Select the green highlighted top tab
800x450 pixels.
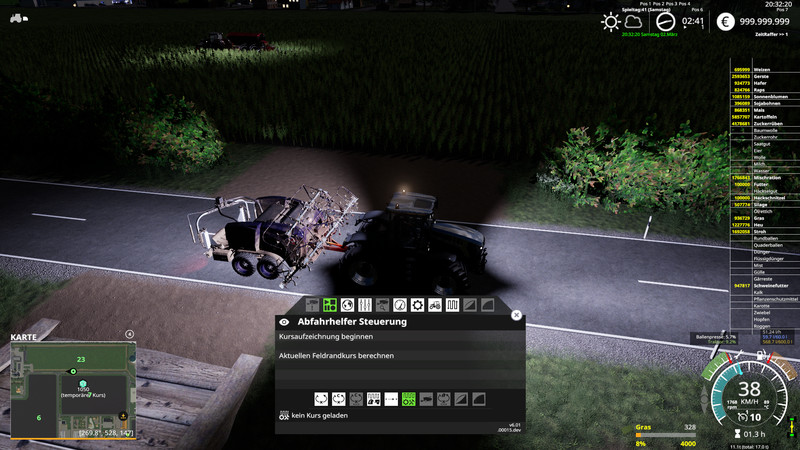click(329, 304)
